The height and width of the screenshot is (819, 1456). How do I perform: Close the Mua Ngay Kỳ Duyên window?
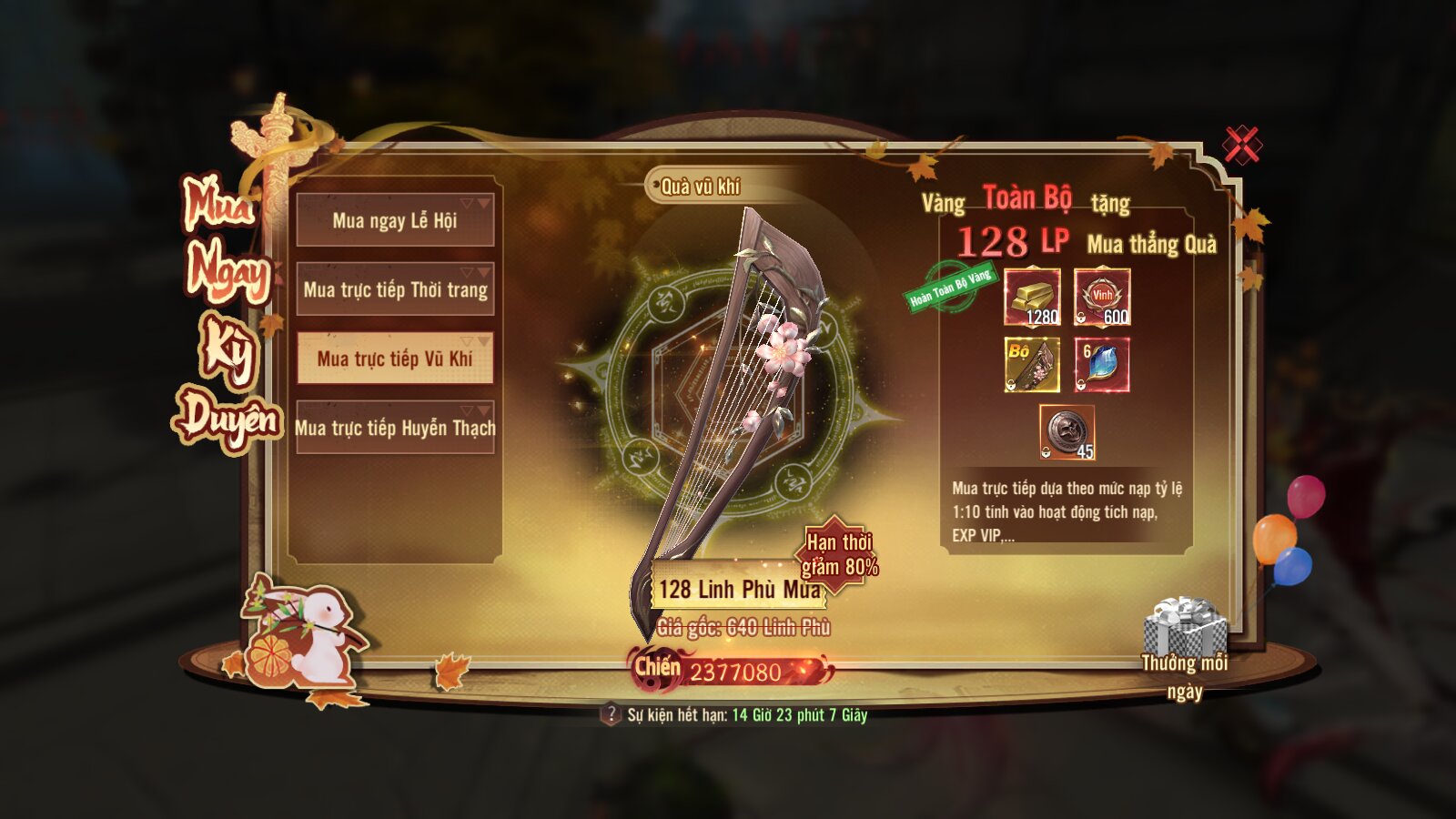[1241, 145]
